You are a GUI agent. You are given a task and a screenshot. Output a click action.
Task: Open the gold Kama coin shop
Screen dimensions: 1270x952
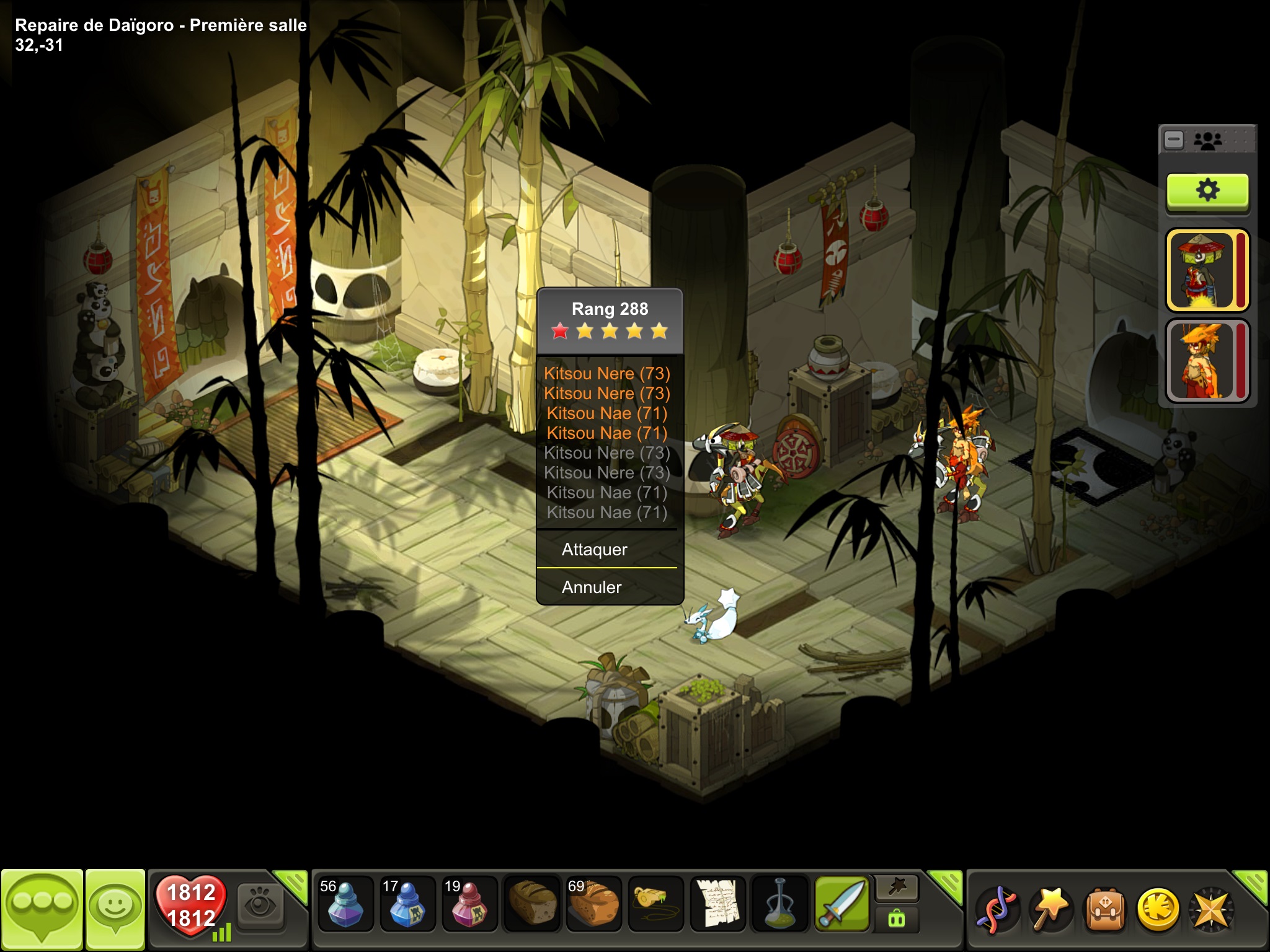tap(1157, 910)
